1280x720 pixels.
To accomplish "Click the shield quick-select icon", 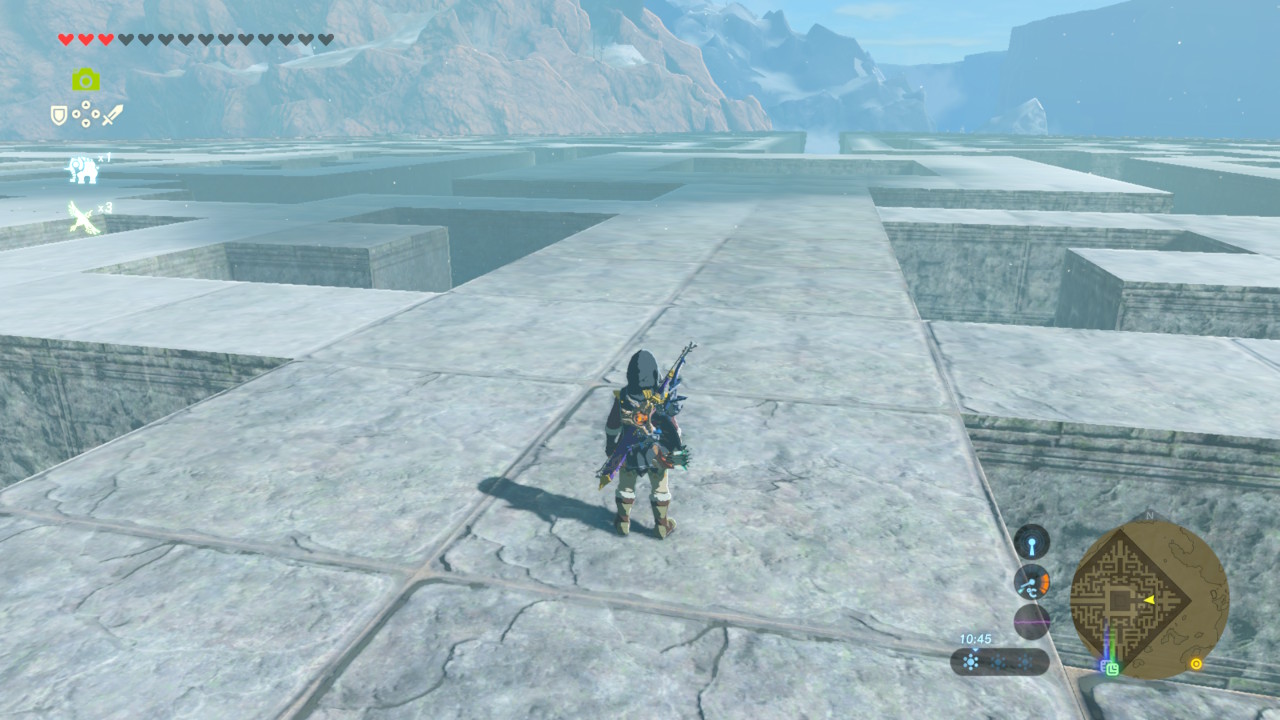I will tap(59, 116).
